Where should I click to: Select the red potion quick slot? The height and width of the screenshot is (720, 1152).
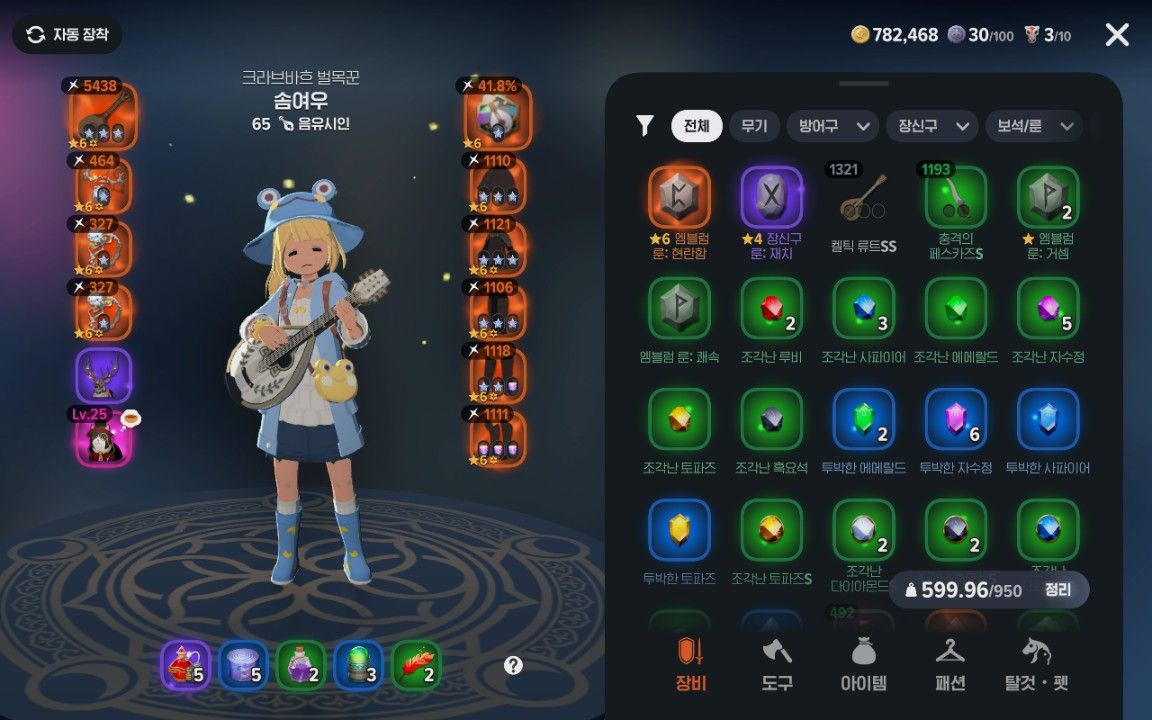pyautogui.click(x=185, y=666)
